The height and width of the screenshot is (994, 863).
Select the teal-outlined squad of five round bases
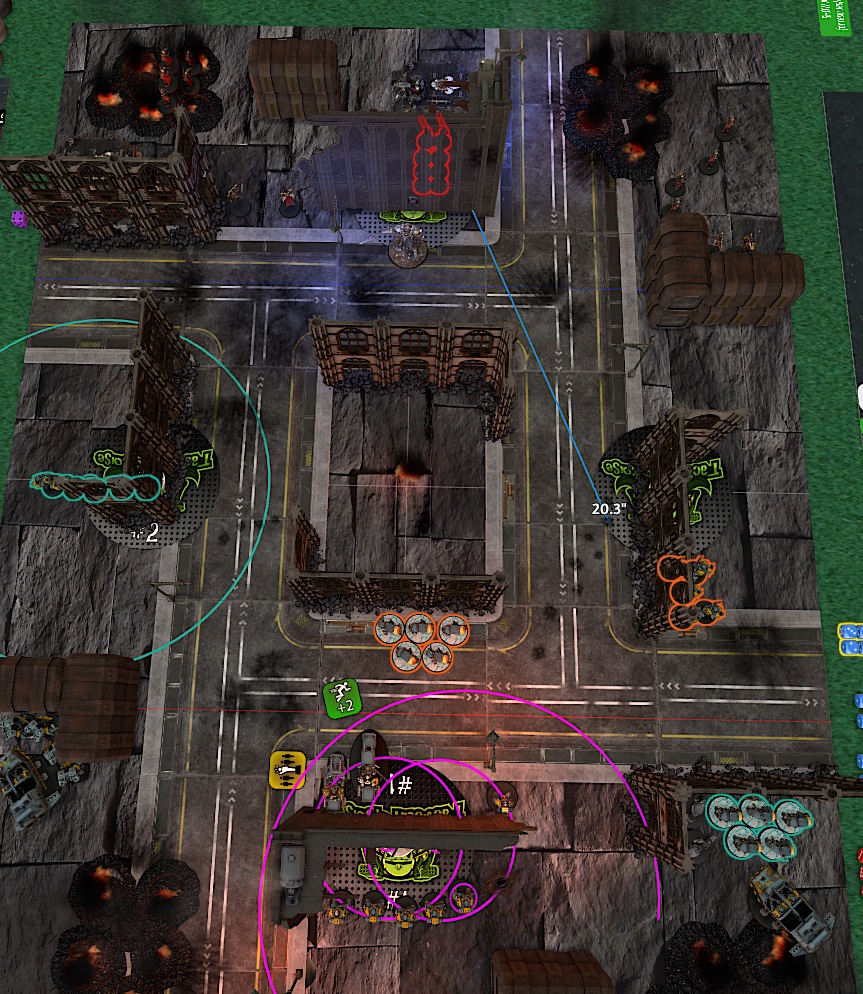[x=757, y=825]
